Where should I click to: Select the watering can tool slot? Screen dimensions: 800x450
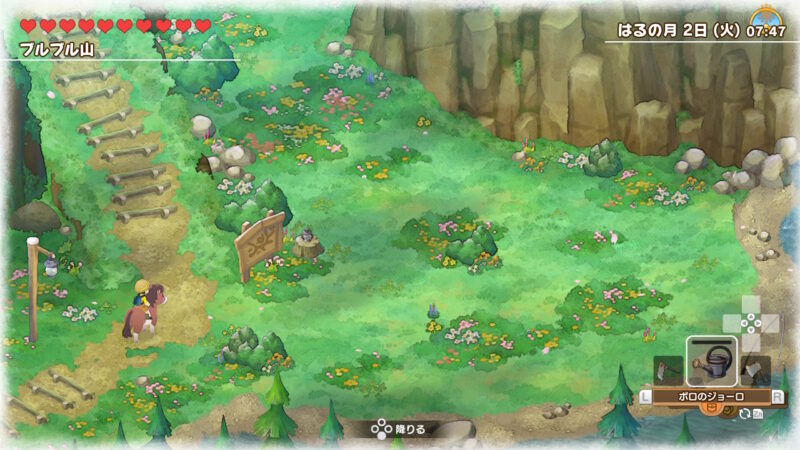712,361
